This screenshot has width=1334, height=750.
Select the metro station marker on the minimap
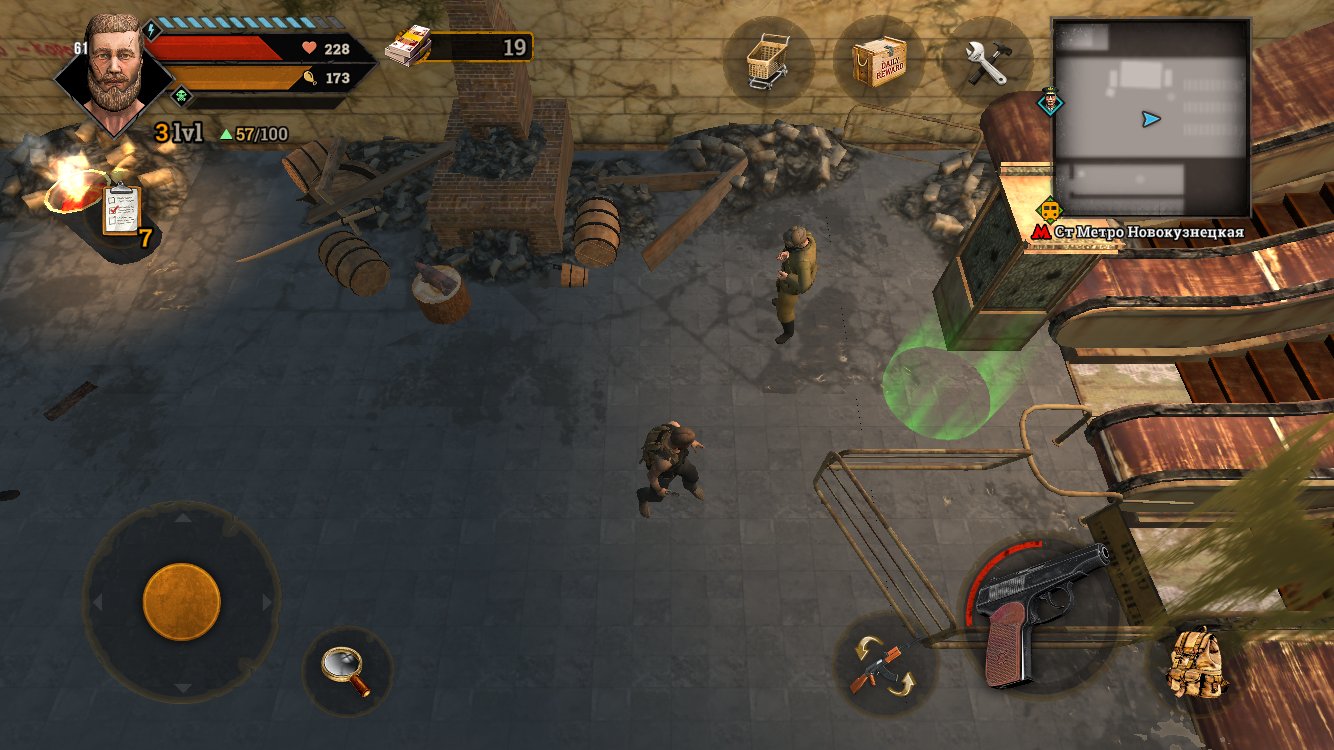point(1050,210)
